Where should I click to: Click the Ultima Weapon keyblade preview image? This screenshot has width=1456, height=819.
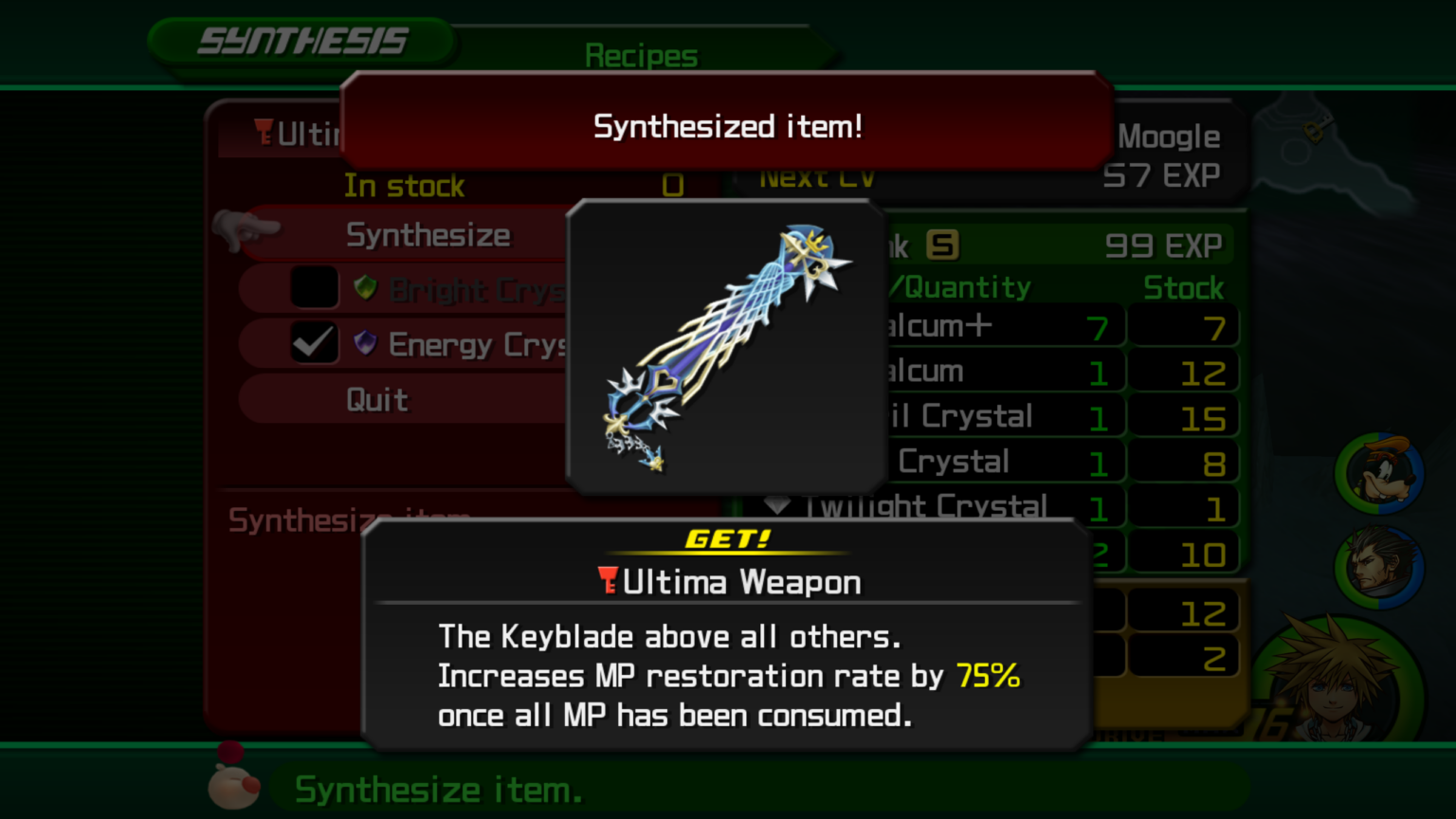[x=725, y=346]
